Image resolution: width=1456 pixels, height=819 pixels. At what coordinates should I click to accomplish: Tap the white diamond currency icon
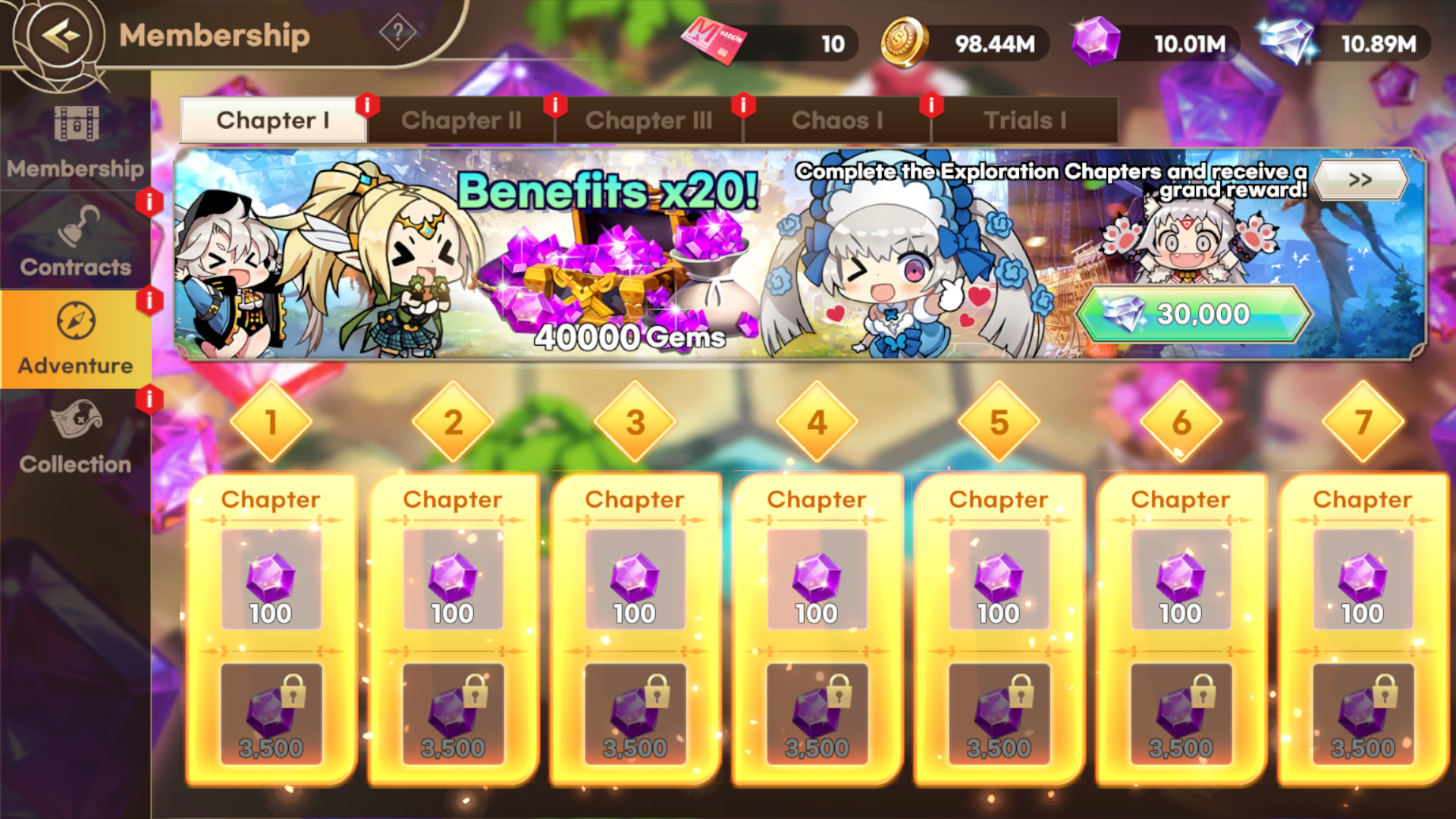pos(1288,42)
